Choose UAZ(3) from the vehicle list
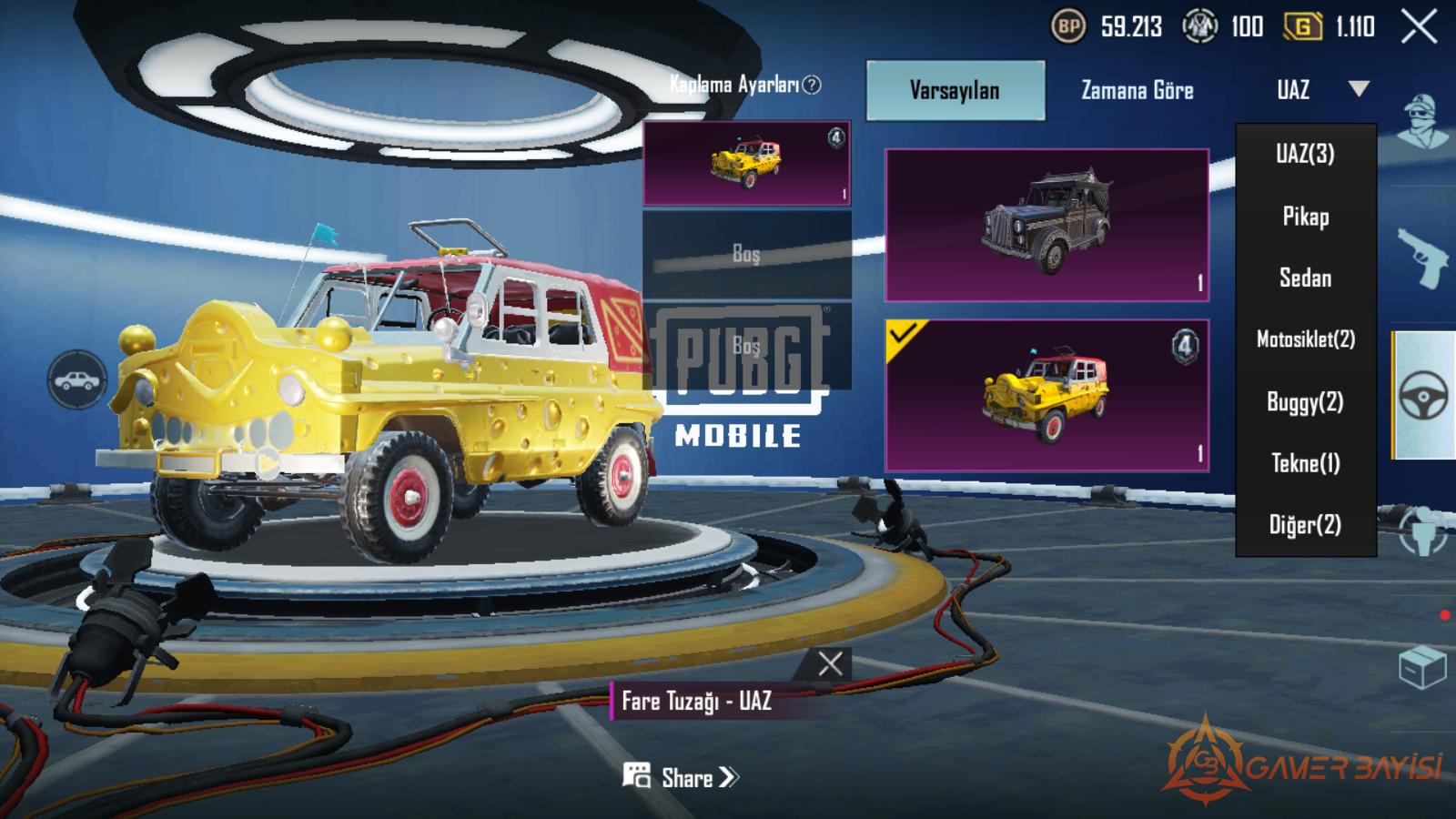Screen dimensions: 1456x819 [1305, 154]
